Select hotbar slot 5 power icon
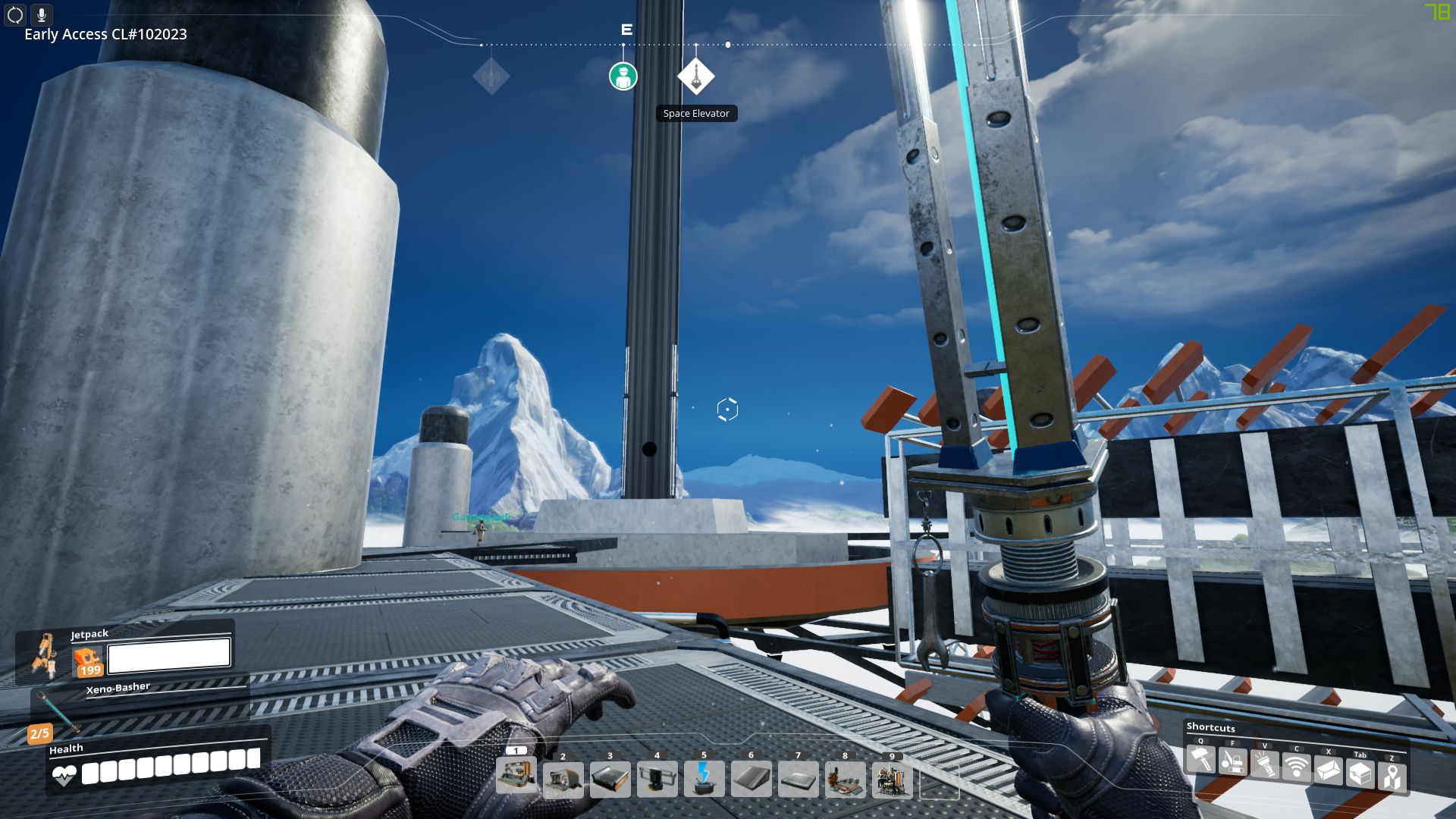Image resolution: width=1456 pixels, height=819 pixels. (704, 777)
